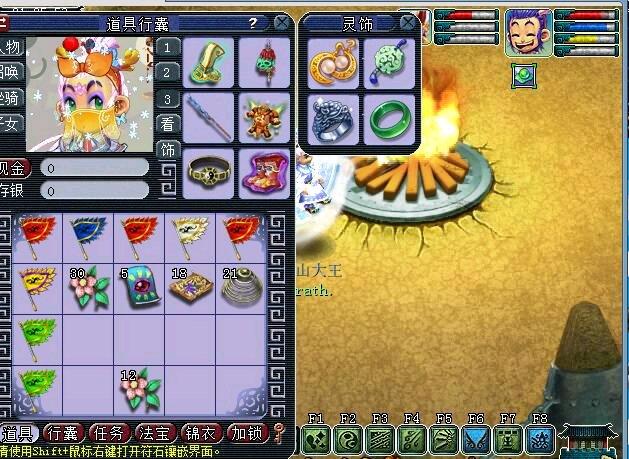The height and width of the screenshot is (459, 629).
Task: Choose the map book stack of 18
Action: 187,286
